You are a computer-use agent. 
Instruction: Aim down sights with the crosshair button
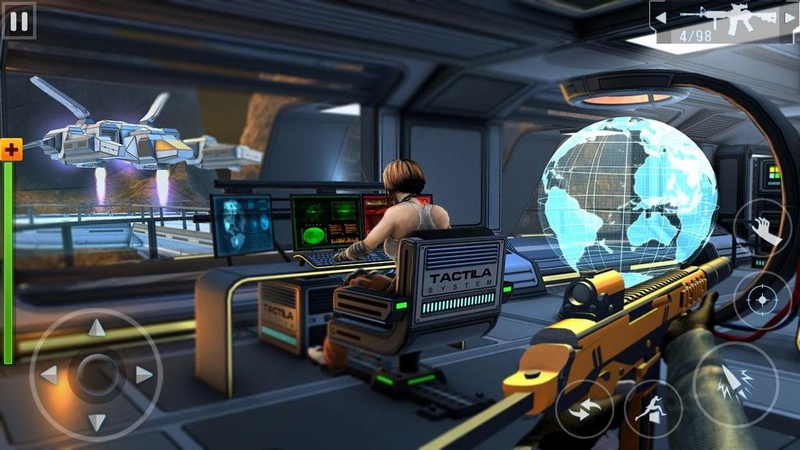click(x=762, y=299)
